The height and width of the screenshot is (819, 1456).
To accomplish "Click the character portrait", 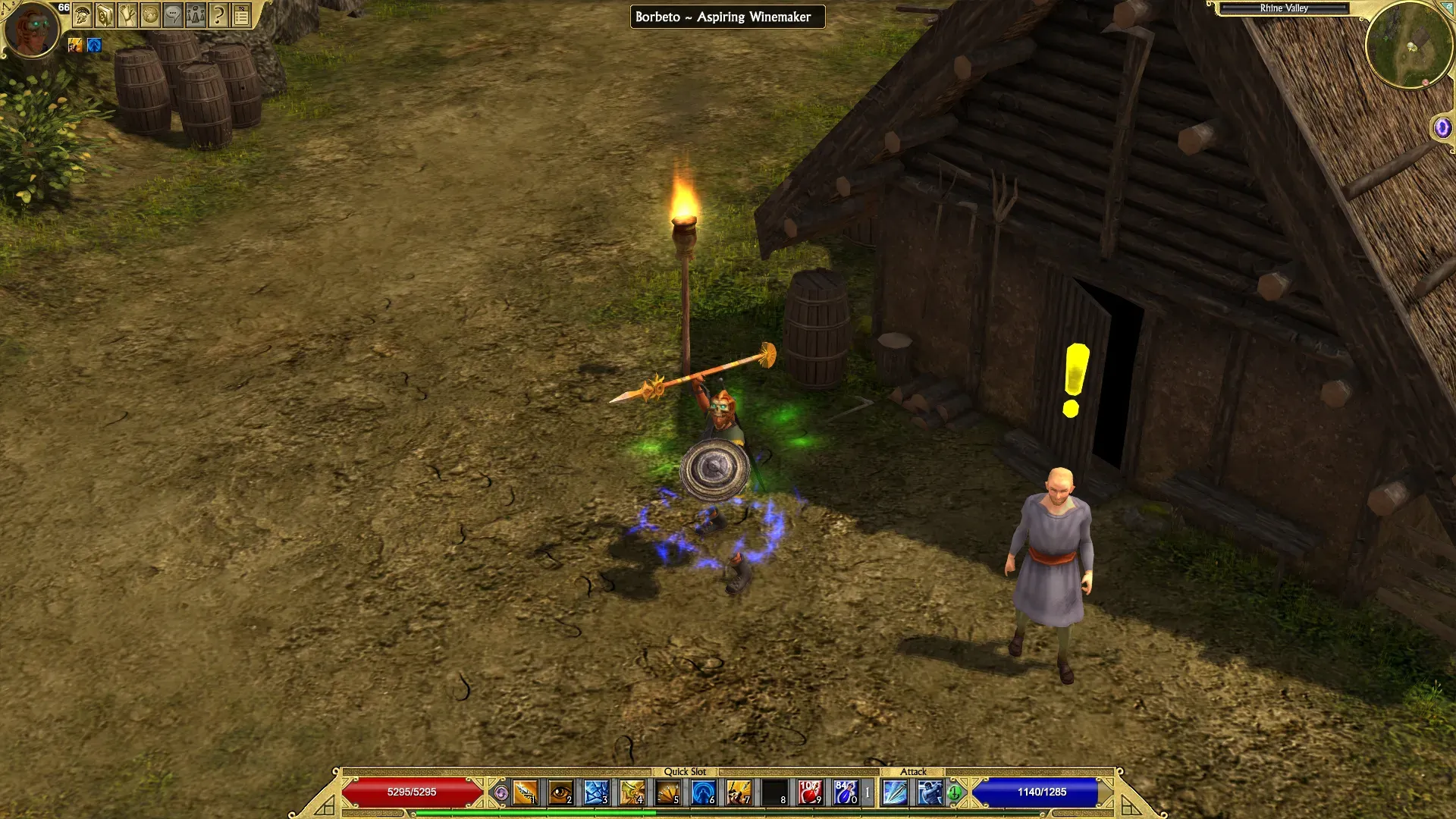I will pos(31,29).
